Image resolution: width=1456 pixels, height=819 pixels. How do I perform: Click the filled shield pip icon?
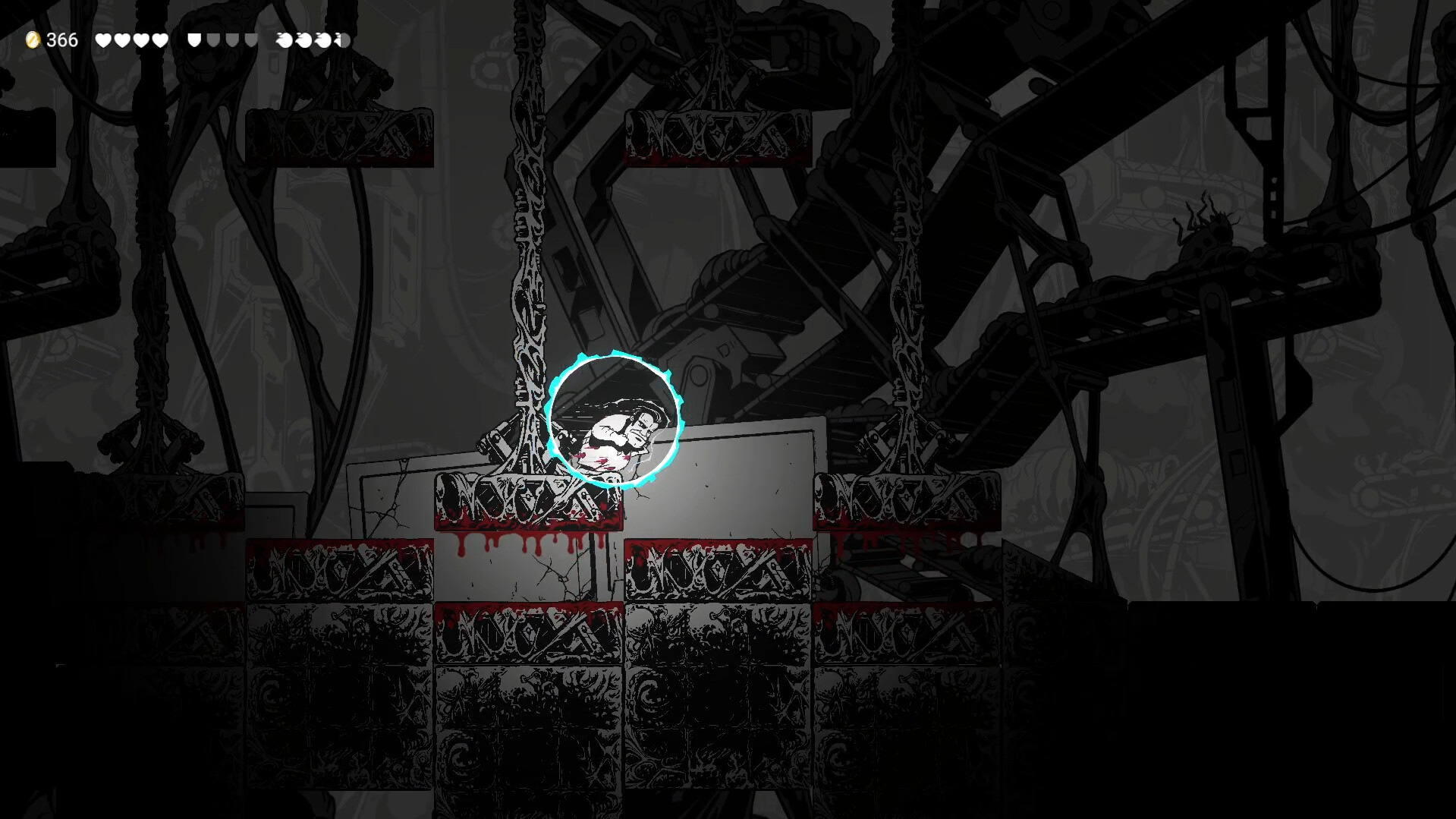[193, 39]
